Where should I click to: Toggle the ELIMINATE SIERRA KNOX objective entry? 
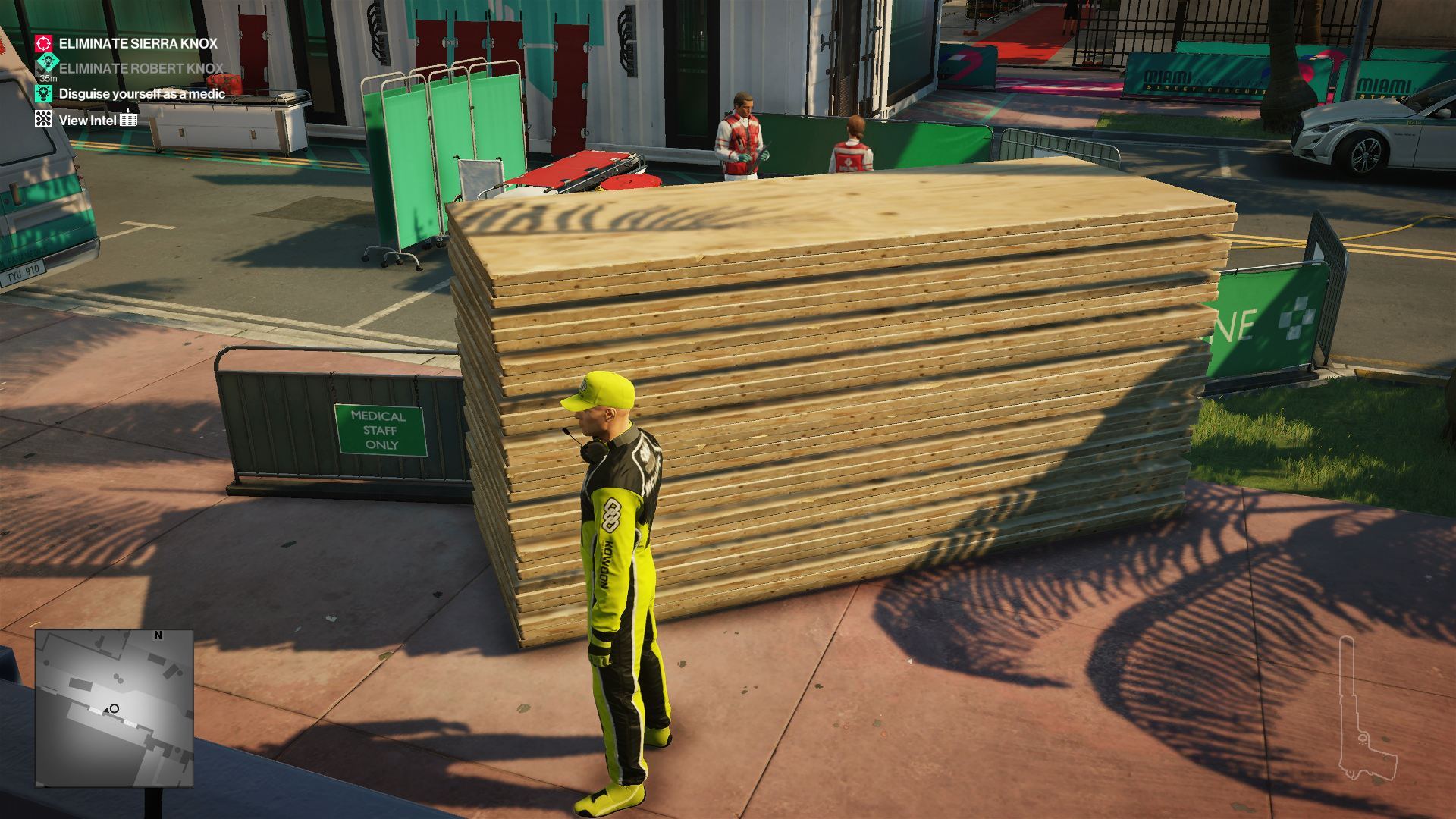tap(136, 44)
